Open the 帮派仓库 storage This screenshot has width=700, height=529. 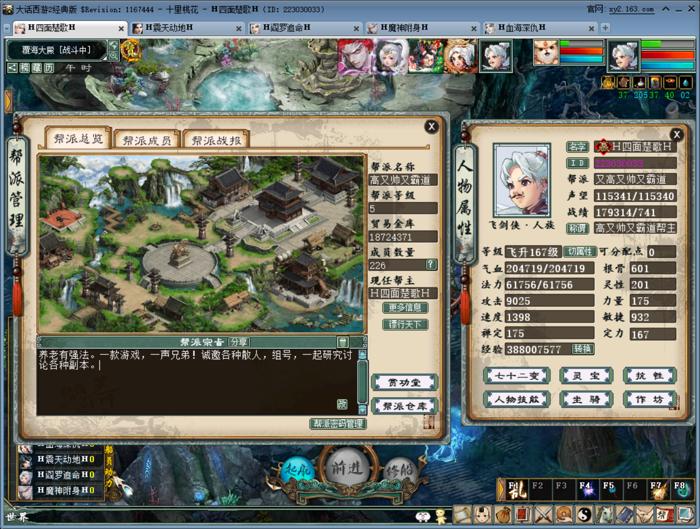pyautogui.click(x=405, y=405)
